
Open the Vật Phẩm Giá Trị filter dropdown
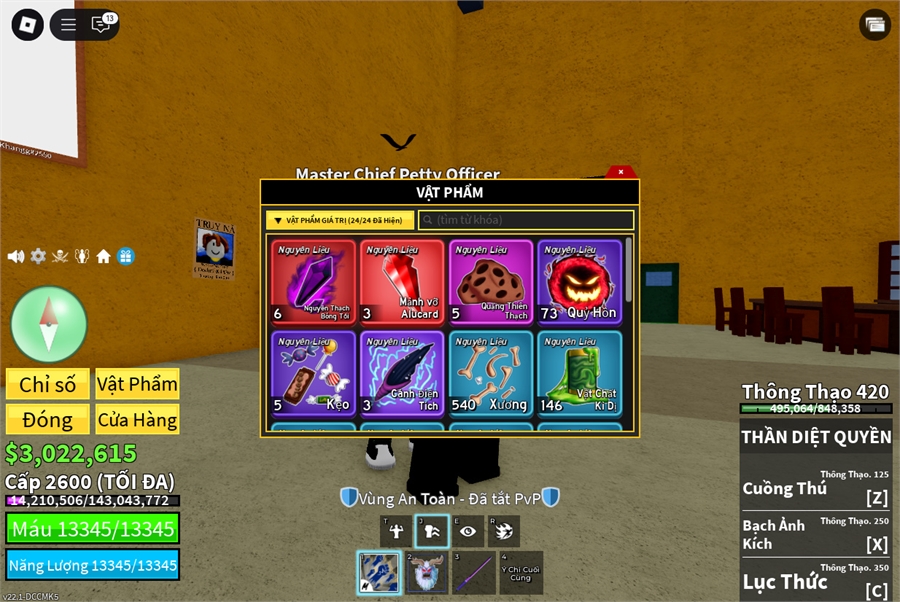coord(340,220)
